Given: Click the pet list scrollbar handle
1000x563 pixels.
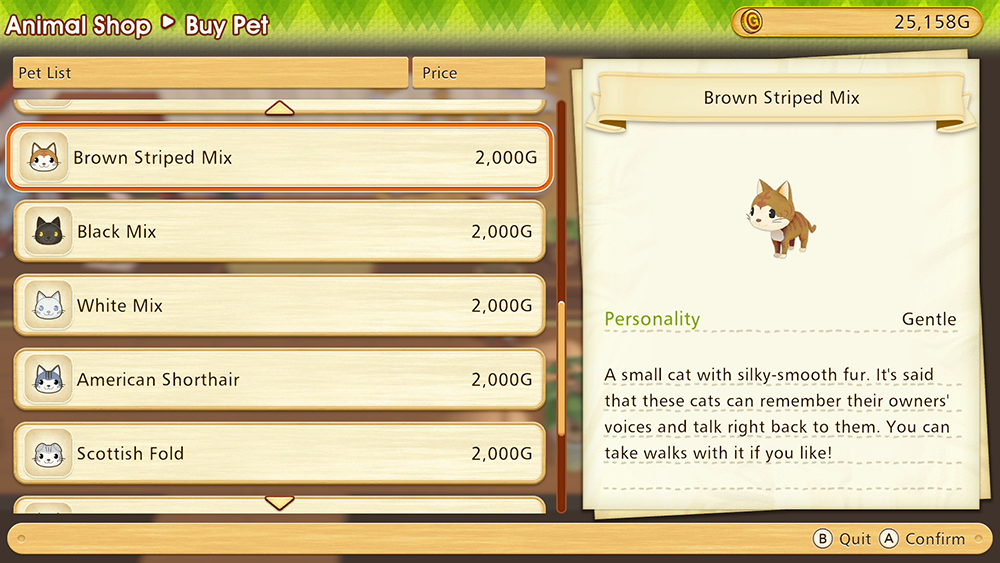Looking at the screenshot, I should (x=561, y=370).
